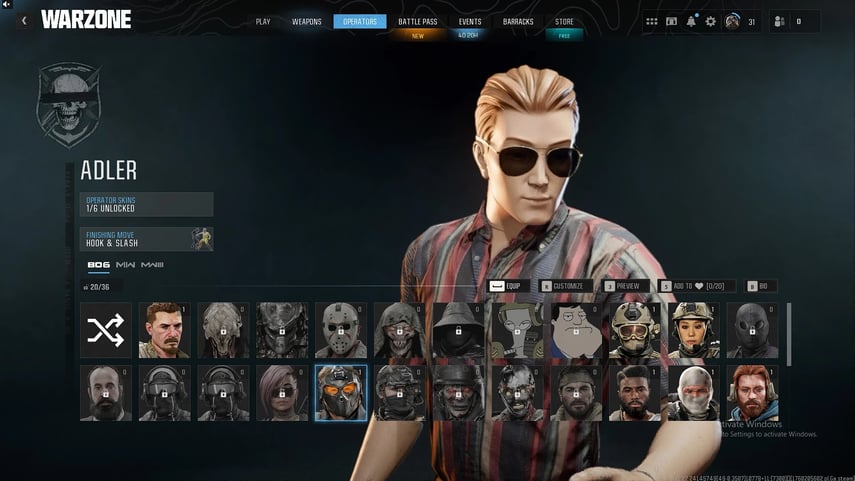The width and height of the screenshot is (855, 481).
Task: Select the random shuffle operator tile
Action: tap(106, 330)
